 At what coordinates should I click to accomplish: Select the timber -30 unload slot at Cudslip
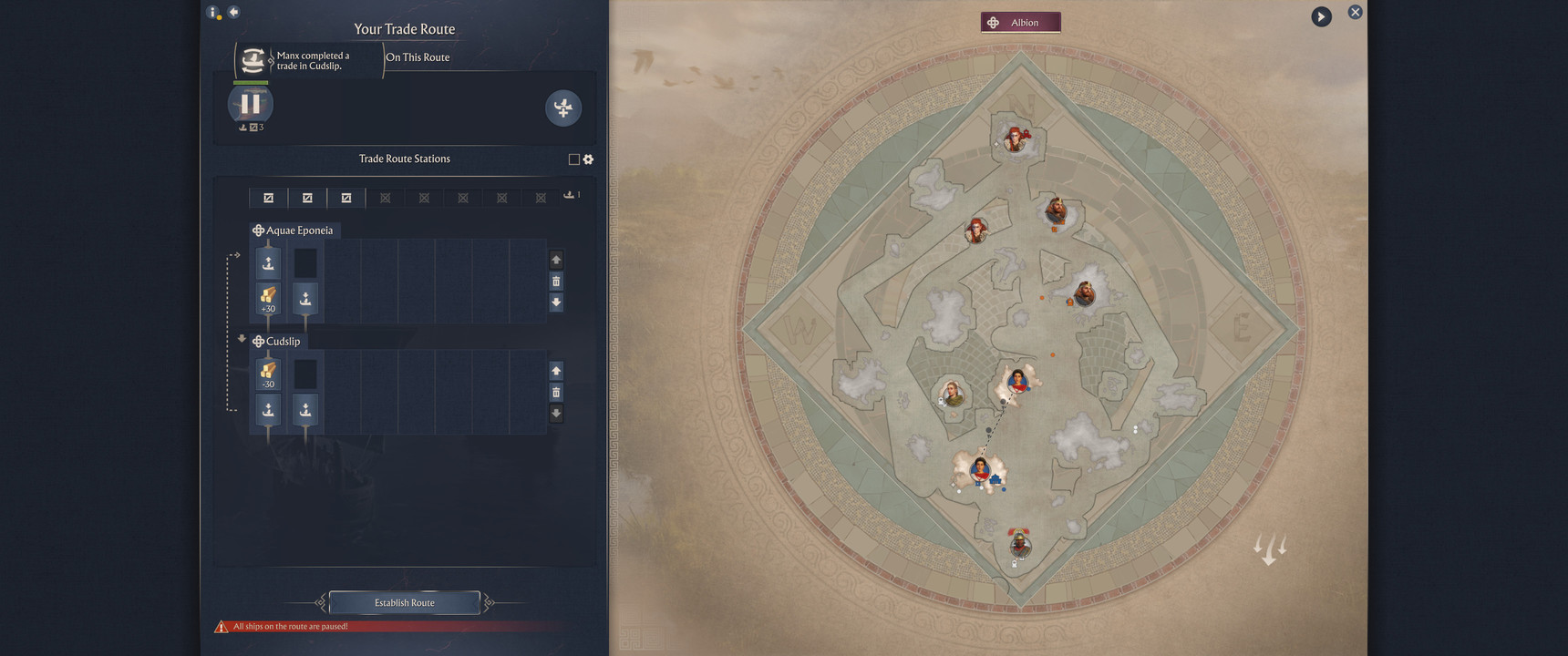268,374
